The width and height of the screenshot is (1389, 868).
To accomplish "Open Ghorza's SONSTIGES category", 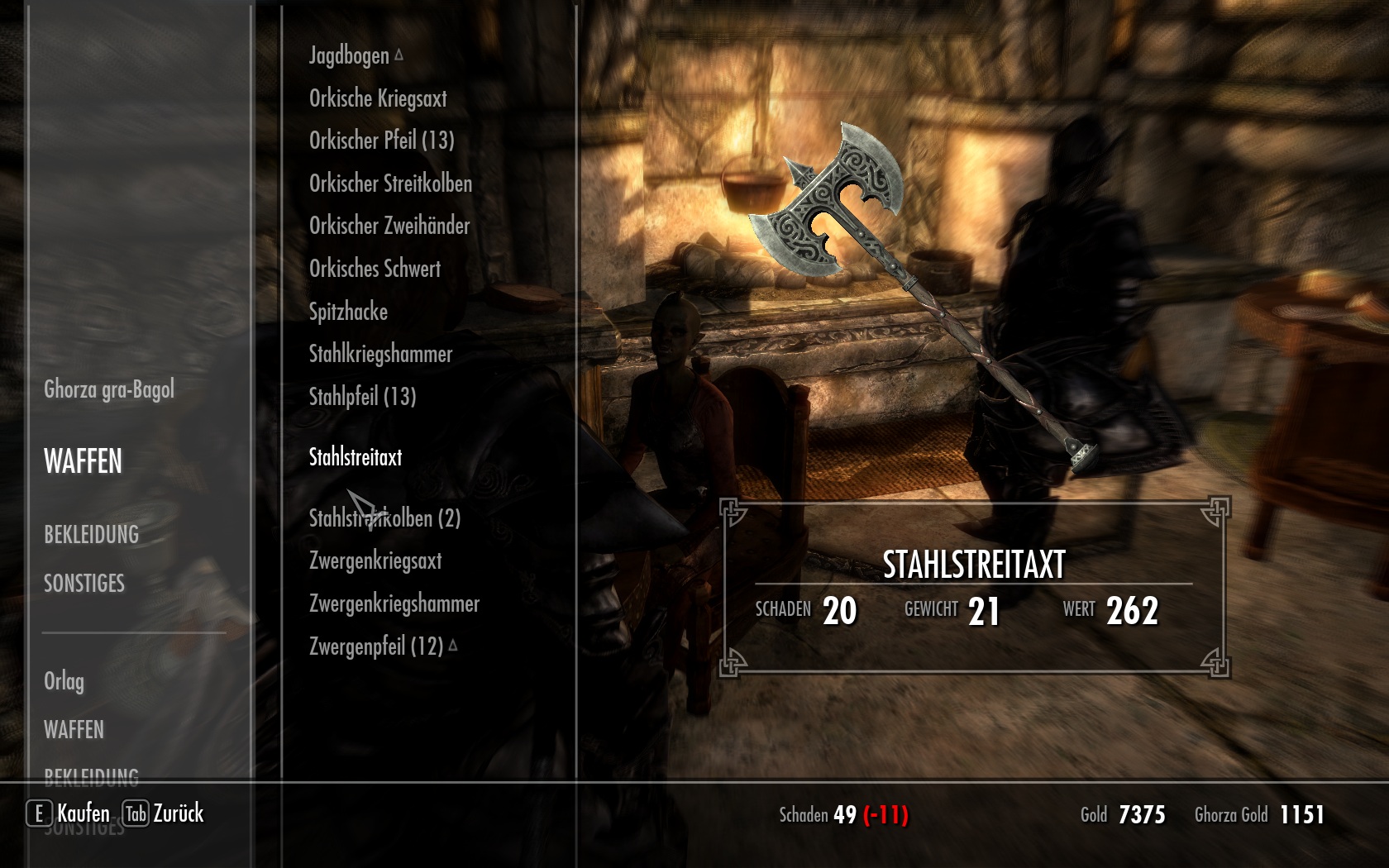I will [84, 584].
